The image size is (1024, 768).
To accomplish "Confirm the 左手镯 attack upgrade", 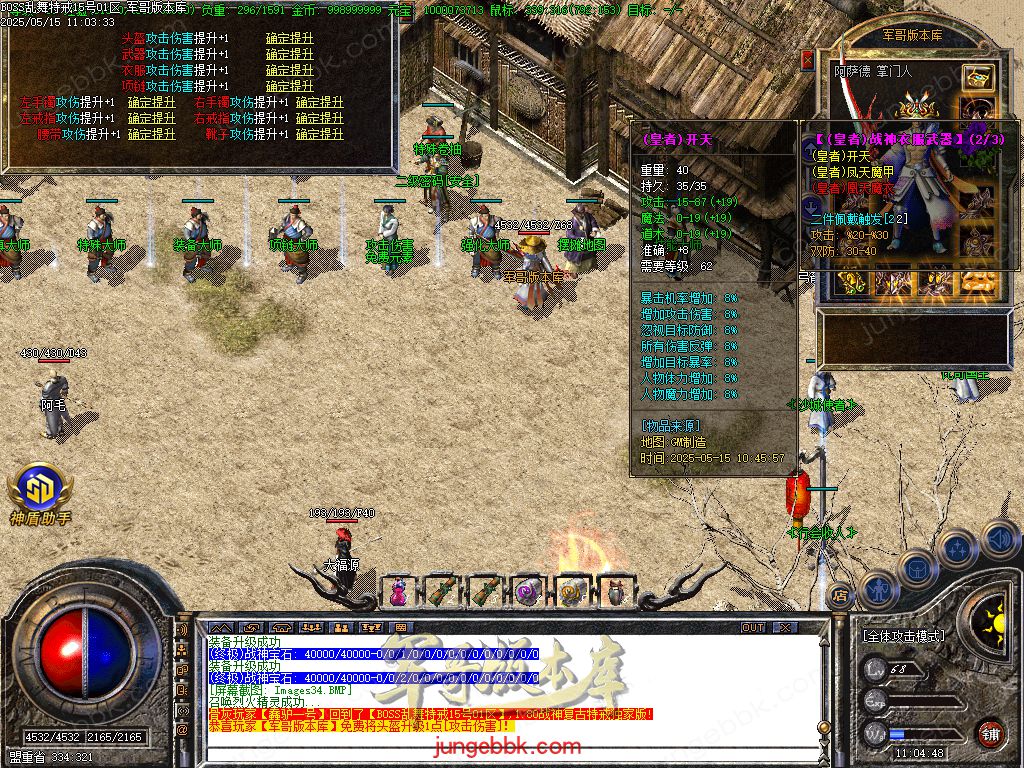I will coord(152,103).
